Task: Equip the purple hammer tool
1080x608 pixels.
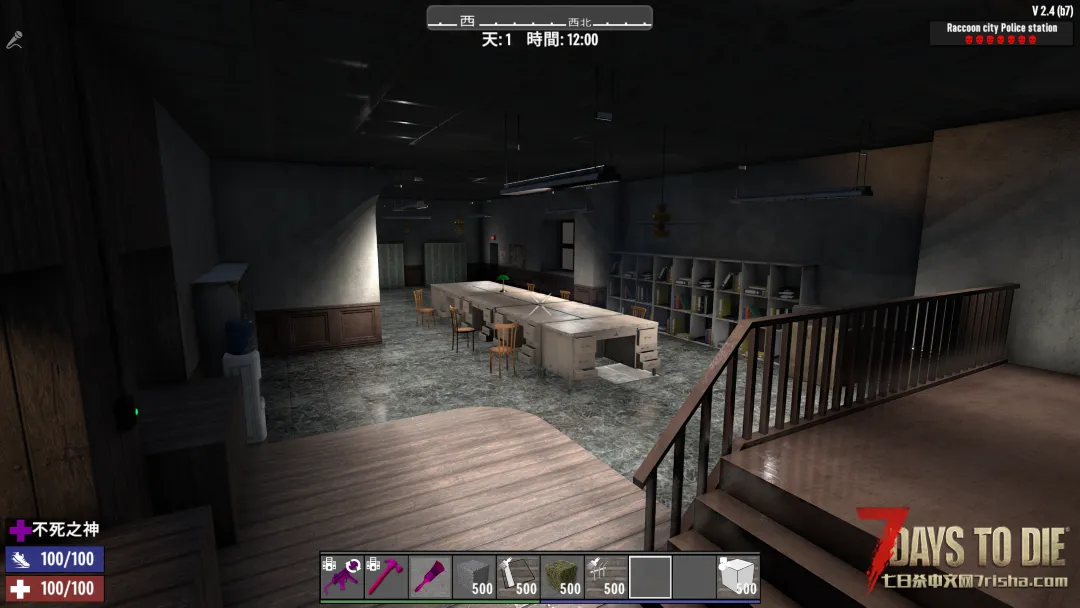Action: click(386, 577)
